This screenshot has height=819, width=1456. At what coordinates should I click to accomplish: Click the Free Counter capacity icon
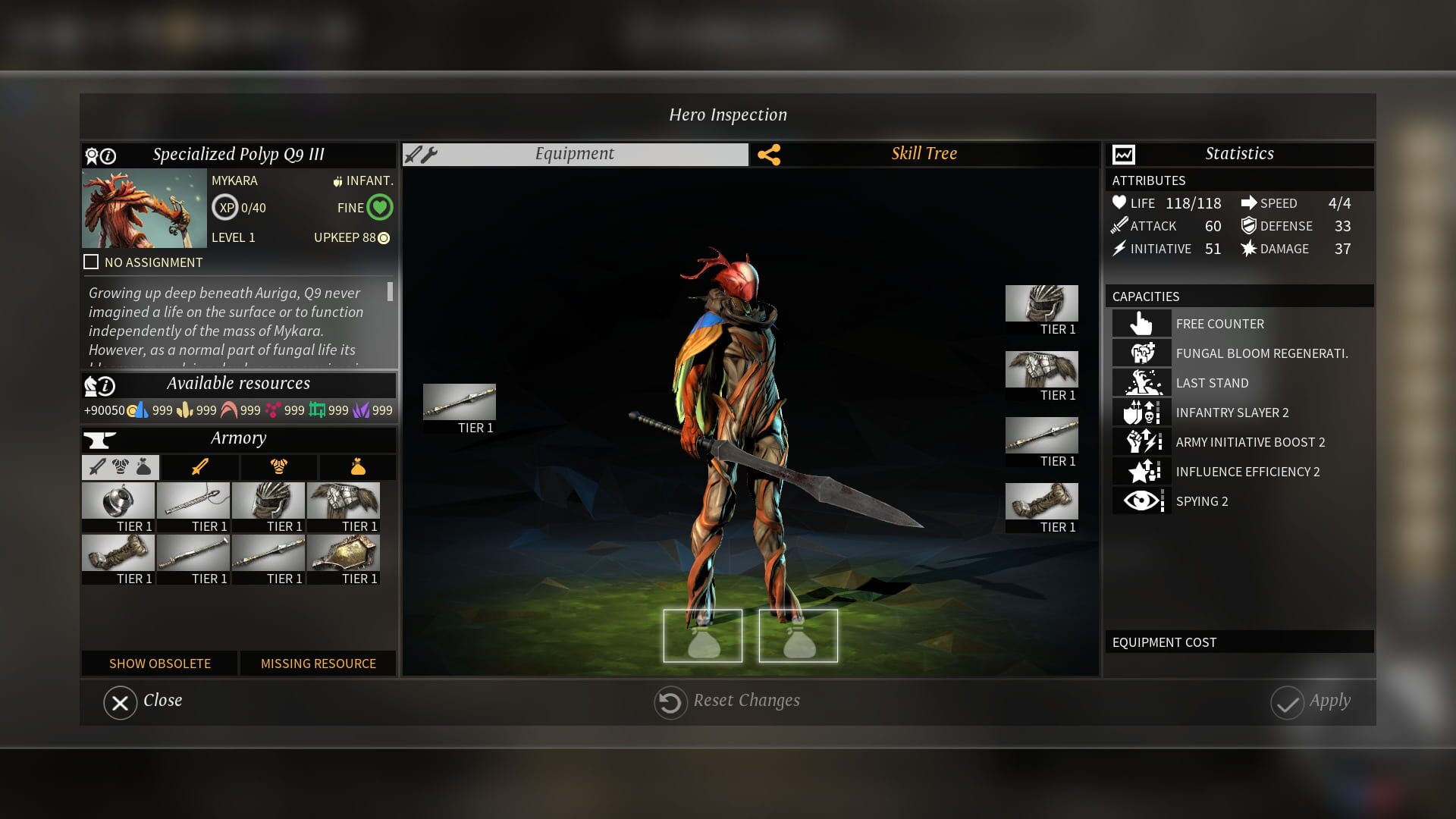coord(1141,323)
